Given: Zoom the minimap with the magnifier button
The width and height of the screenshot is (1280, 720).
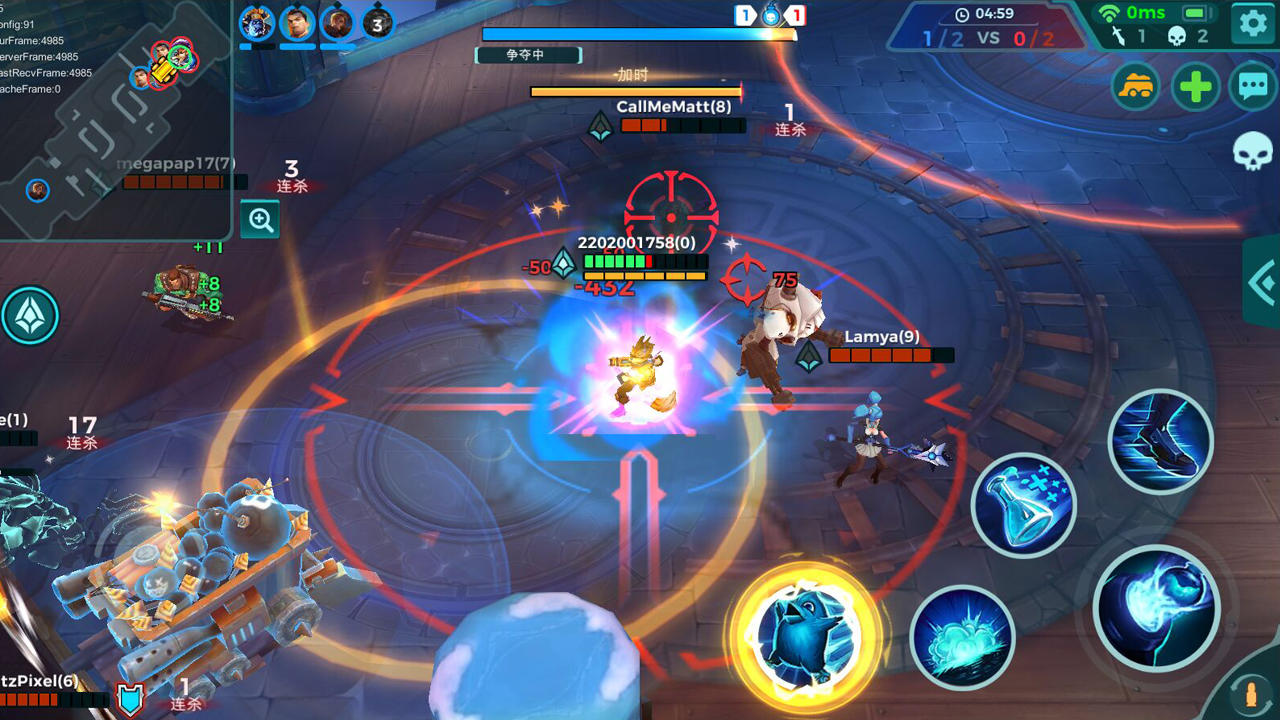Looking at the screenshot, I should [x=260, y=219].
